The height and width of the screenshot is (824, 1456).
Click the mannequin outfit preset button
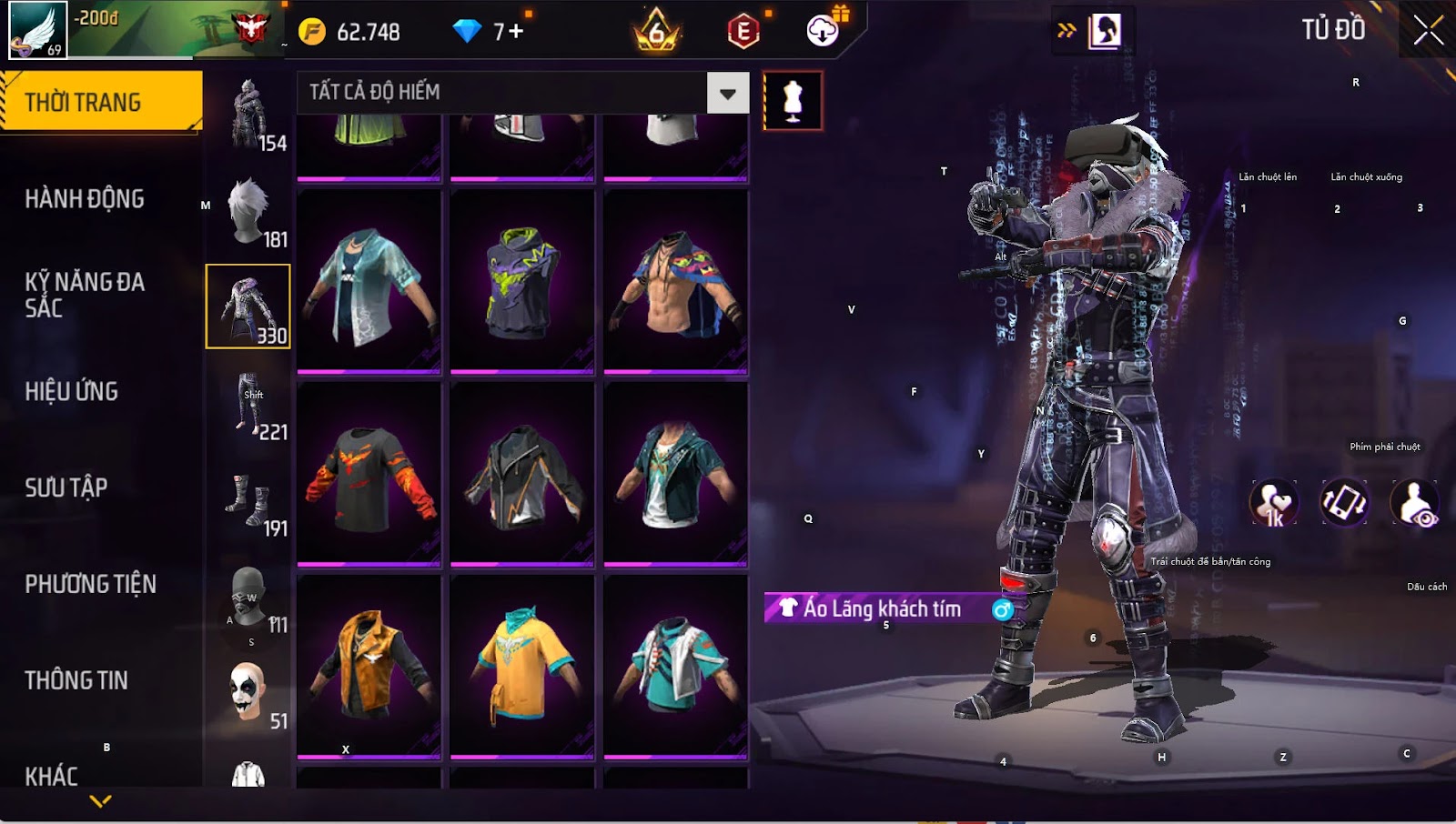tap(793, 100)
